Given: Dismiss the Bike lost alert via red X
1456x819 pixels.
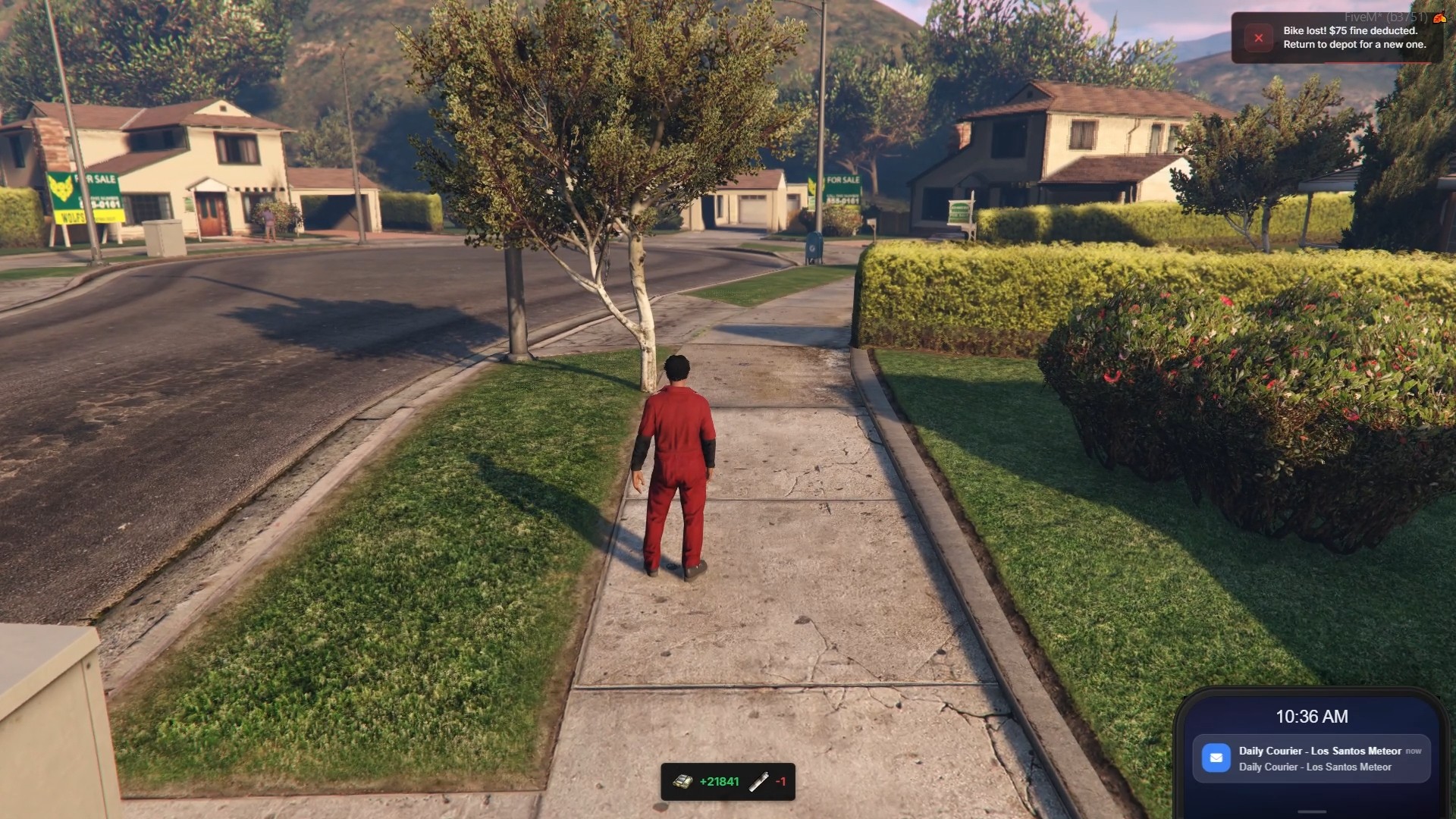Looking at the screenshot, I should coord(1258,38).
